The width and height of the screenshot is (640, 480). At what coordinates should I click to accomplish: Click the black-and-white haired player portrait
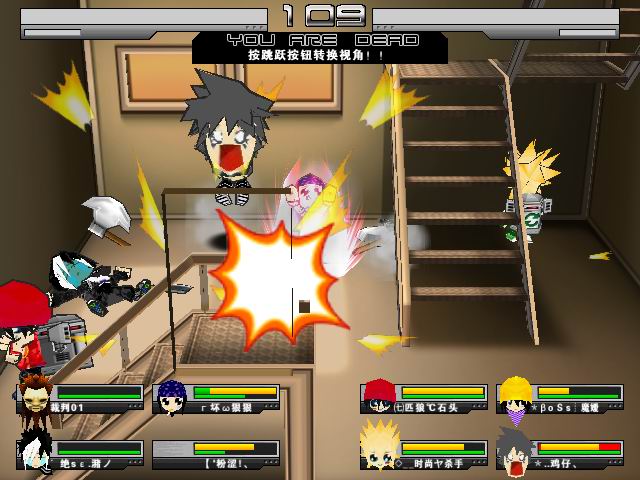(33, 452)
